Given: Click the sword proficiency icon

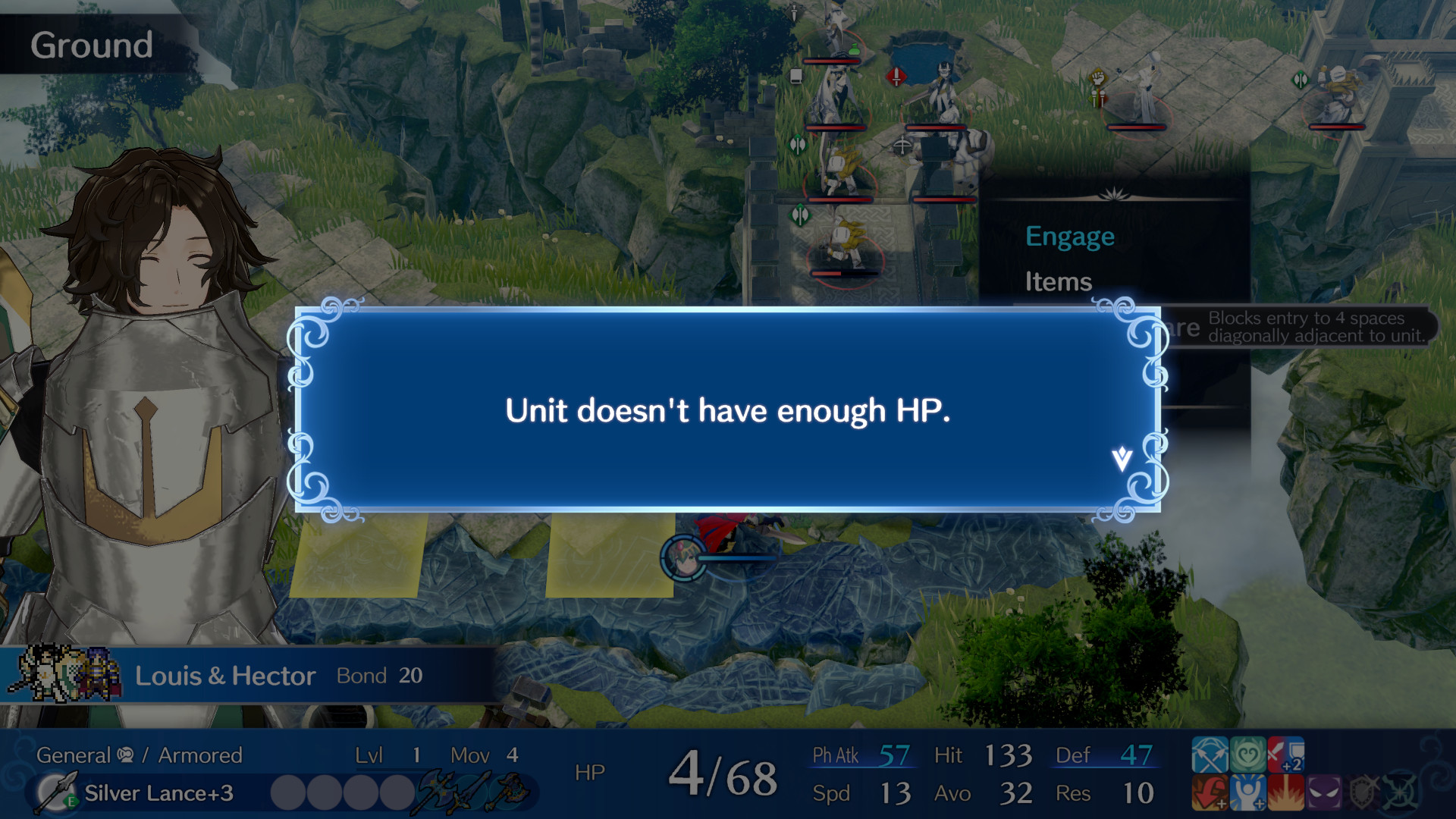Looking at the screenshot, I should point(472,792).
